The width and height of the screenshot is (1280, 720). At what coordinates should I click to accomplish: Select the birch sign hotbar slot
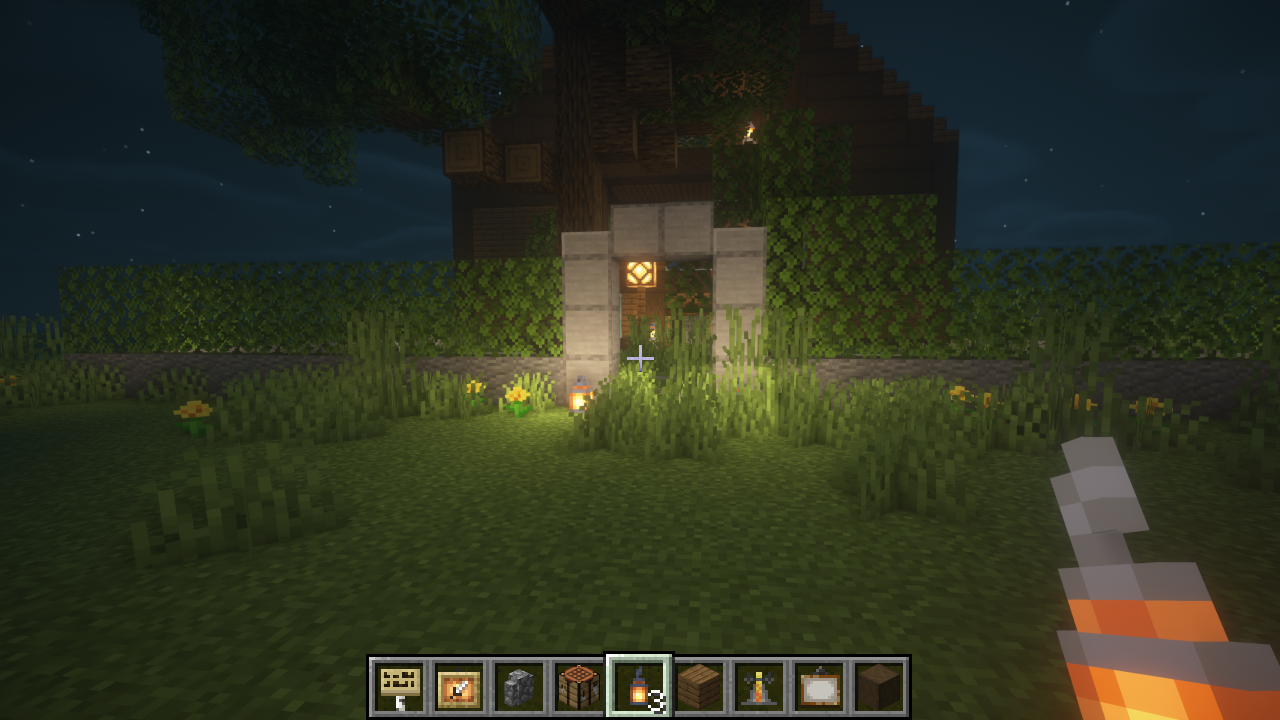400,687
